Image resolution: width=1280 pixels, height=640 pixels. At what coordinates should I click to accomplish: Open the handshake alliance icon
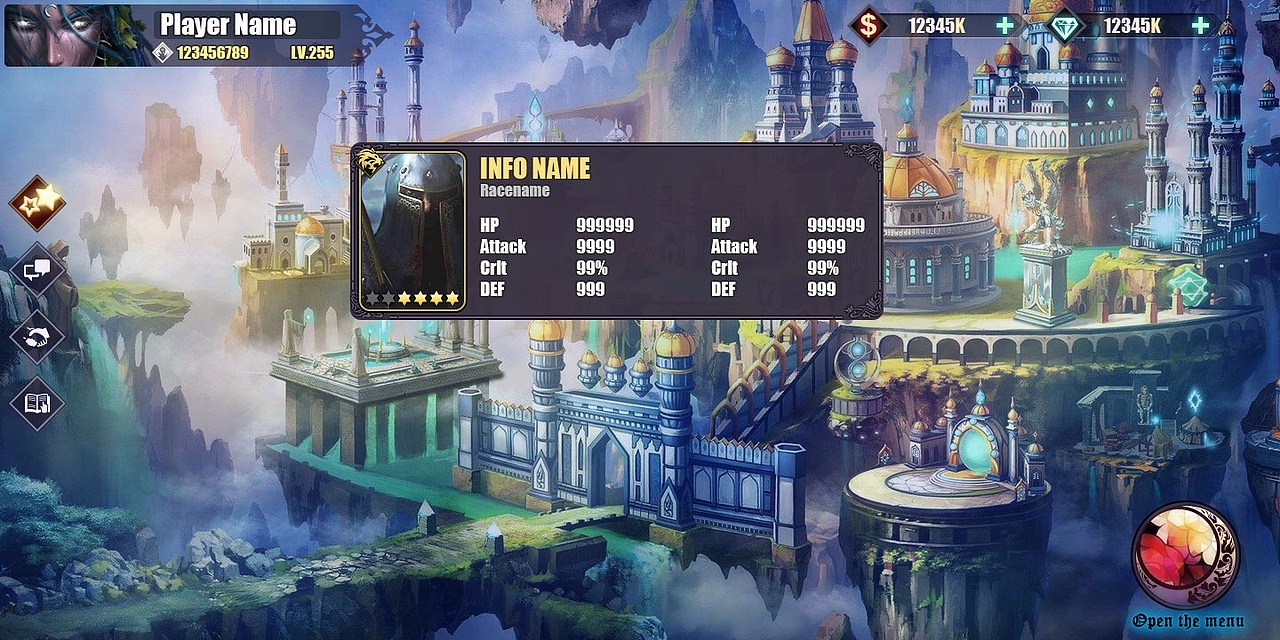pyautogui.click(x=38, y=337)
